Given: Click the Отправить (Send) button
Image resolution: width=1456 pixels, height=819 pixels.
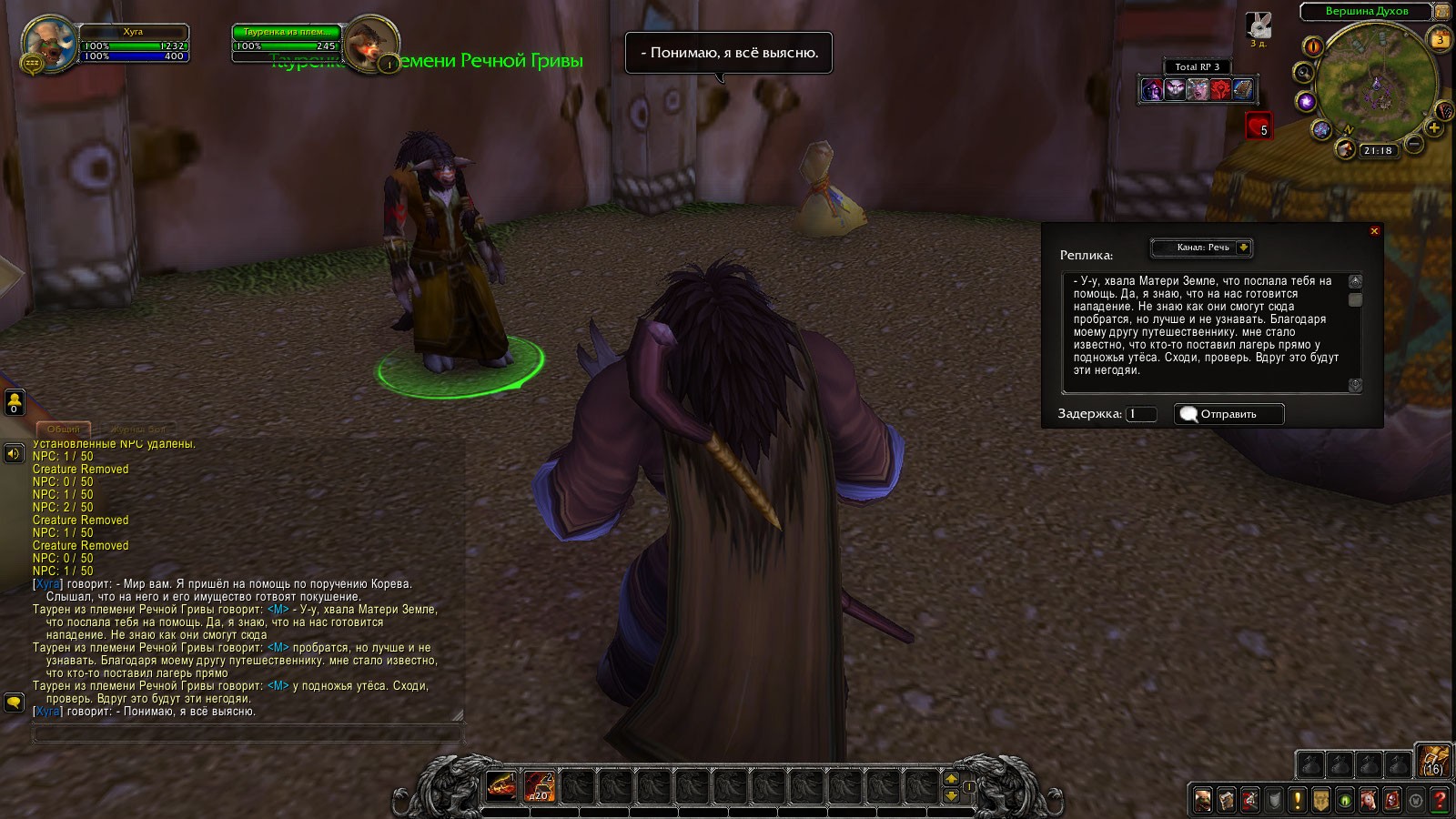Looking at the screenshot, I should coord(1228,414).
